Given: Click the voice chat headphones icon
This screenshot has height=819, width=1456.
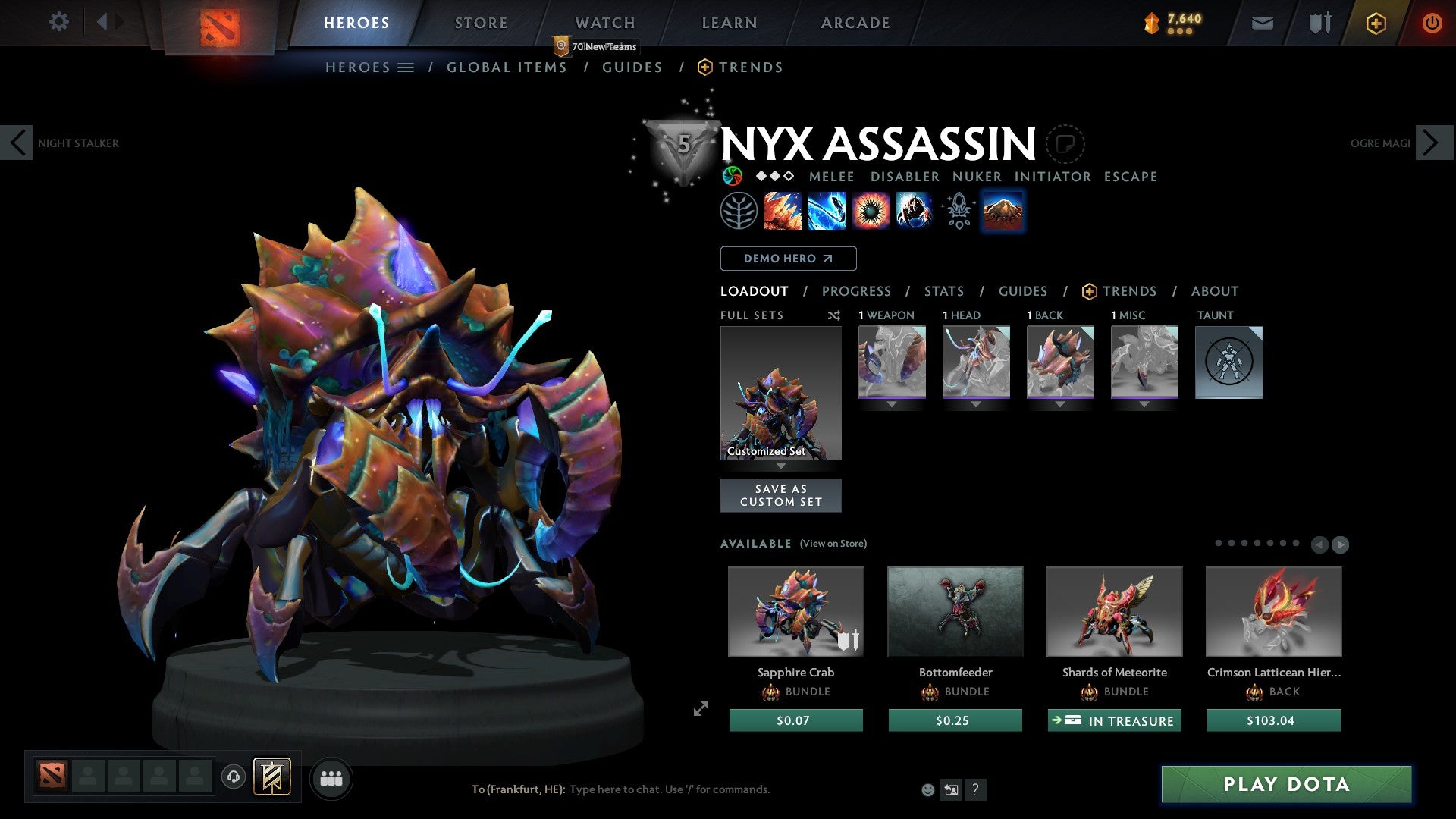Looking at the screenshot, I should point(233,777).
